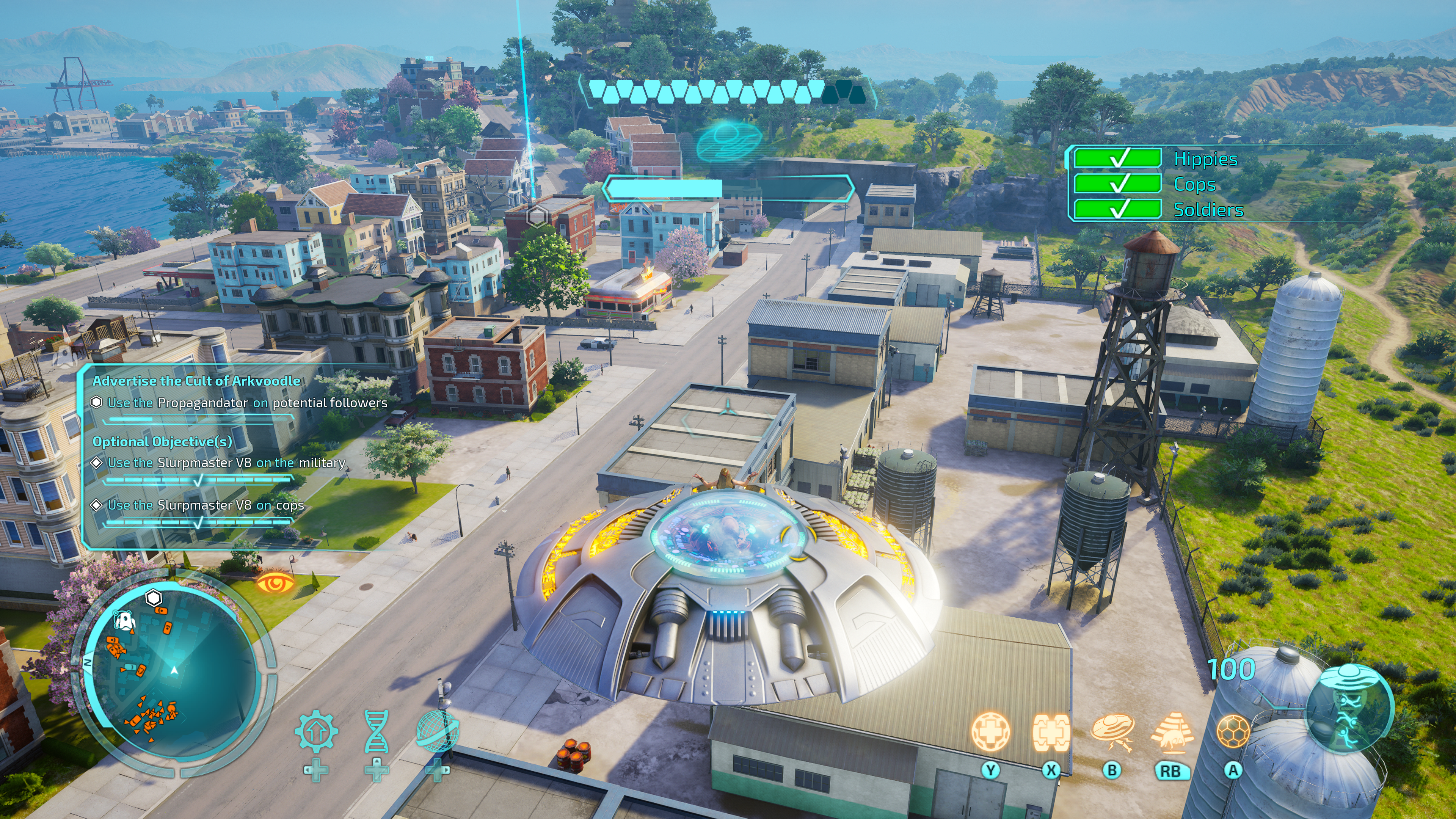Click the Hippies checklist entry

coord(1205,159)
